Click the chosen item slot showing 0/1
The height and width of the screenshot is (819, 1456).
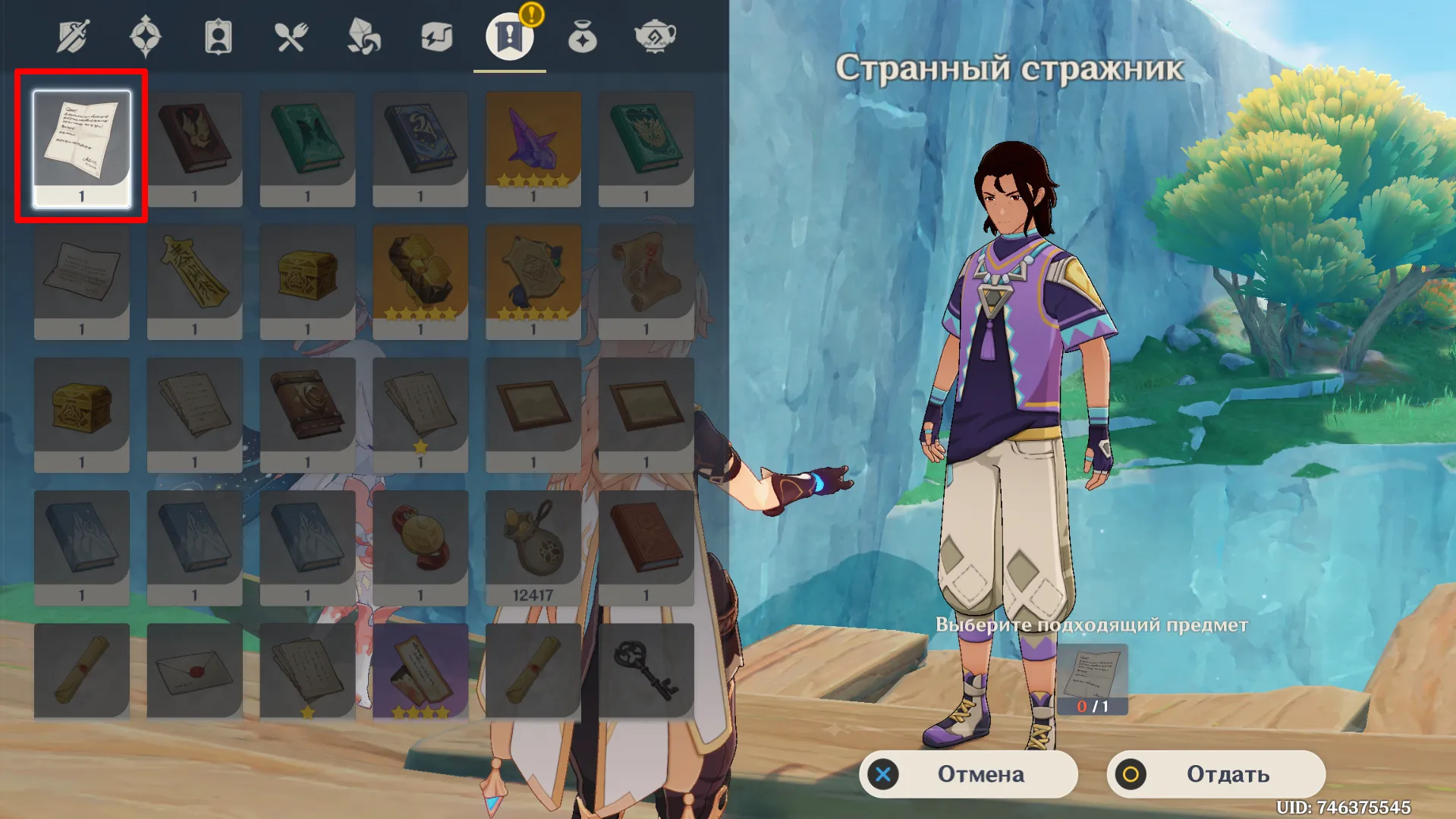click(1093, 678)
